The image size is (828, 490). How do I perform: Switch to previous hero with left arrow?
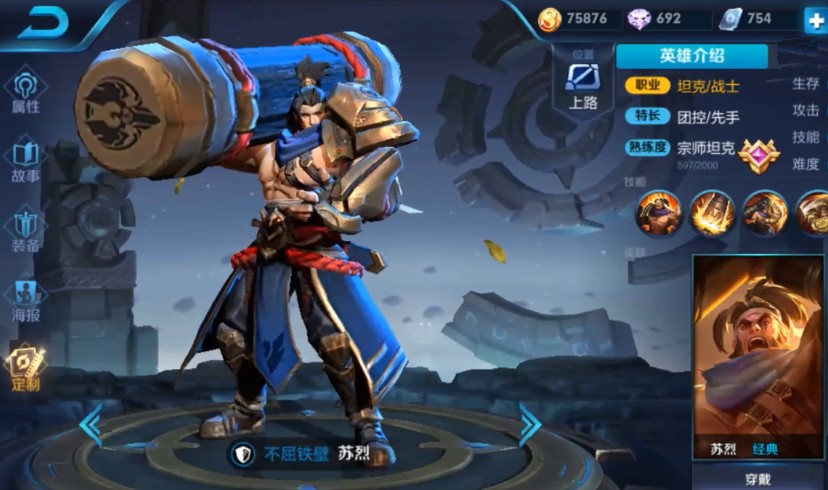[x=91, y=425]
